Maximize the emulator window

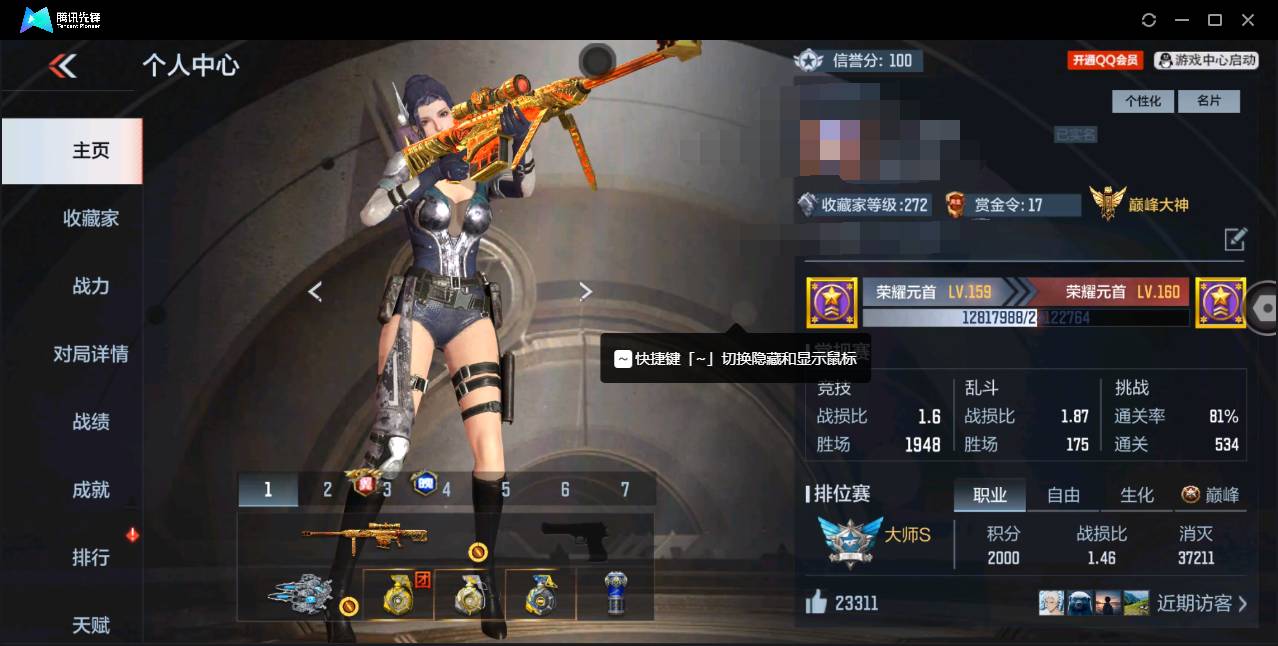point(1215,20)
